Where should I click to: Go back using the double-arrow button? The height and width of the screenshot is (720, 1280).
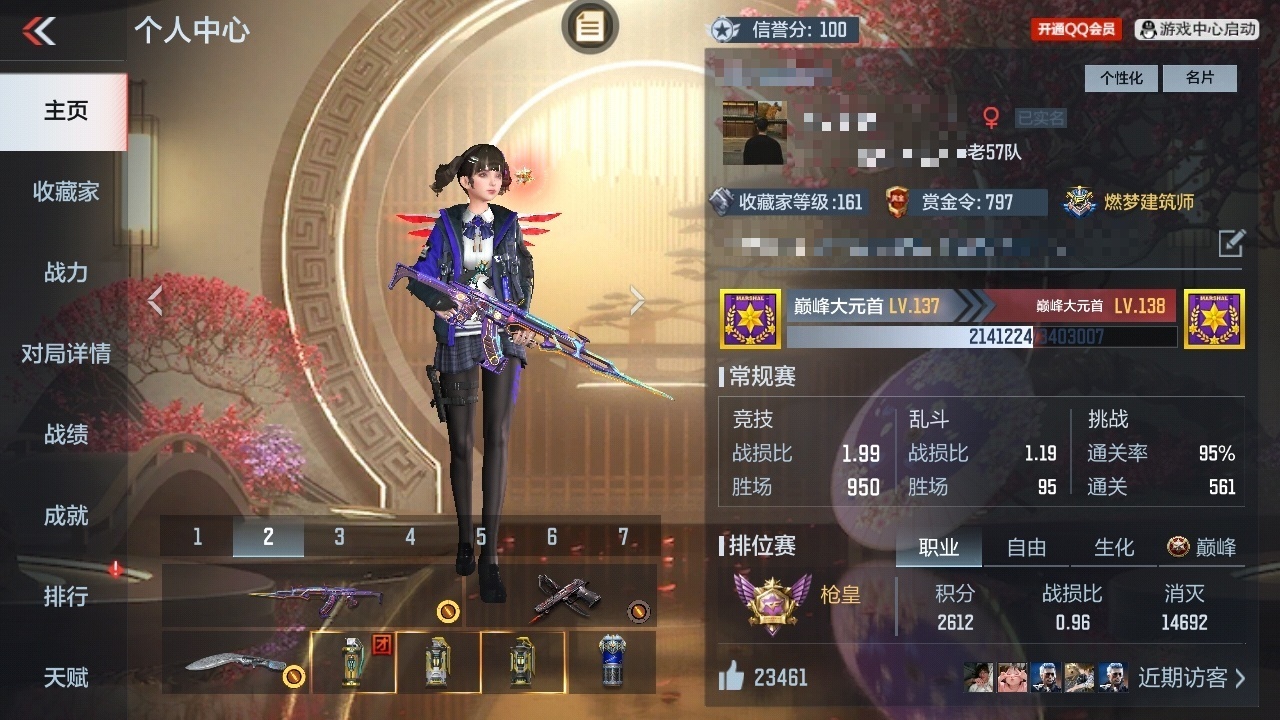(x=40, y=31)
